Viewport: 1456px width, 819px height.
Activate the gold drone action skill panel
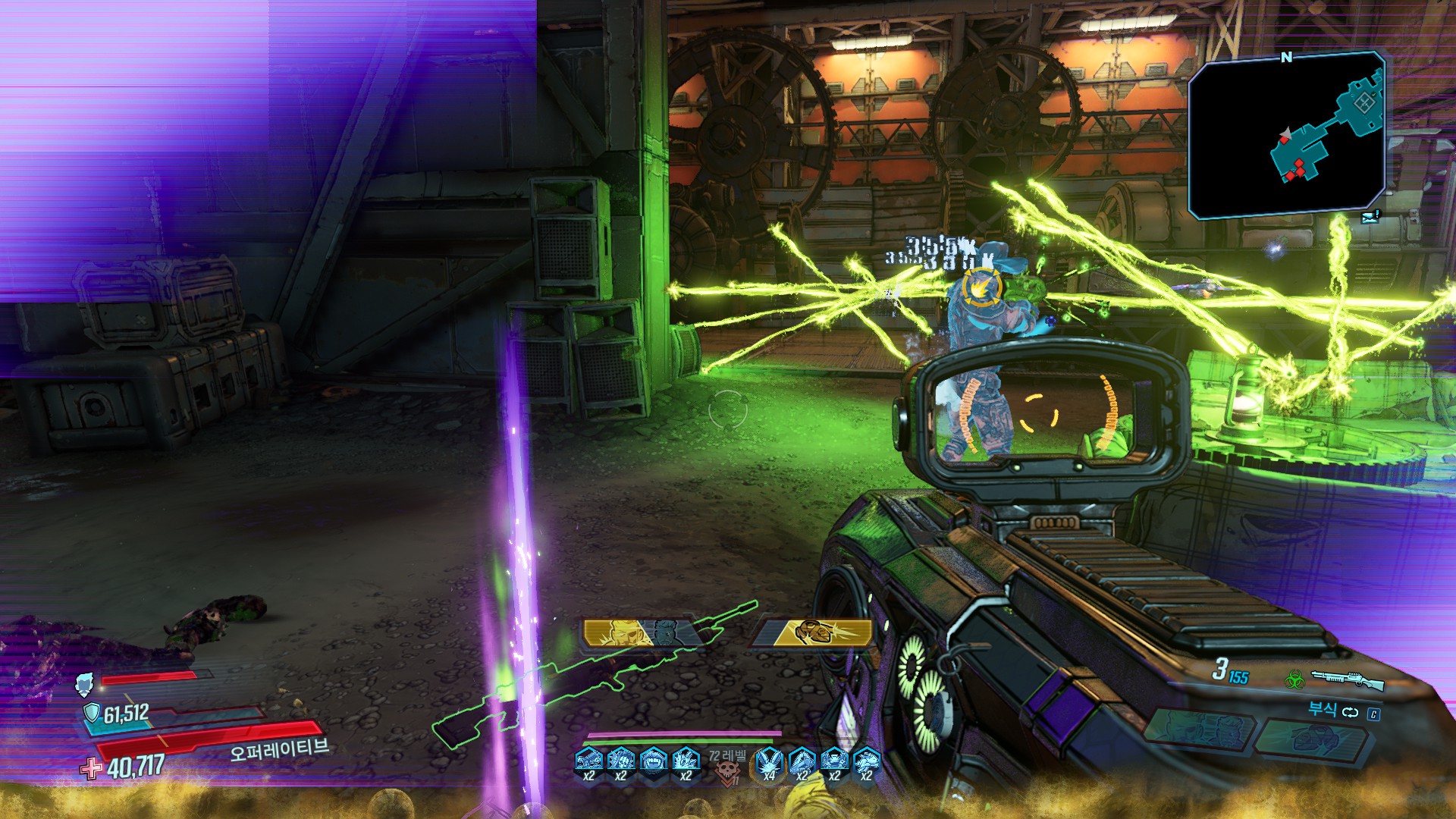coord(814,633)
